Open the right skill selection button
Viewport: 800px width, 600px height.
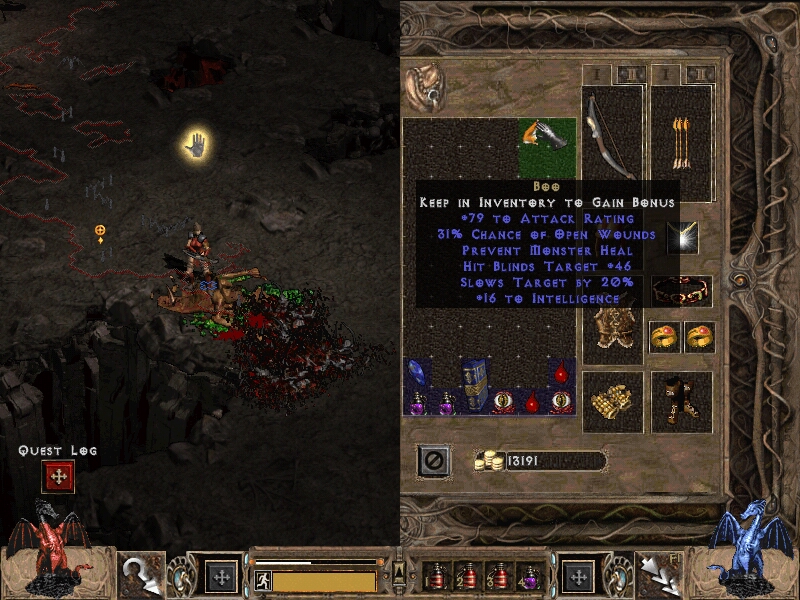(578, 577)
